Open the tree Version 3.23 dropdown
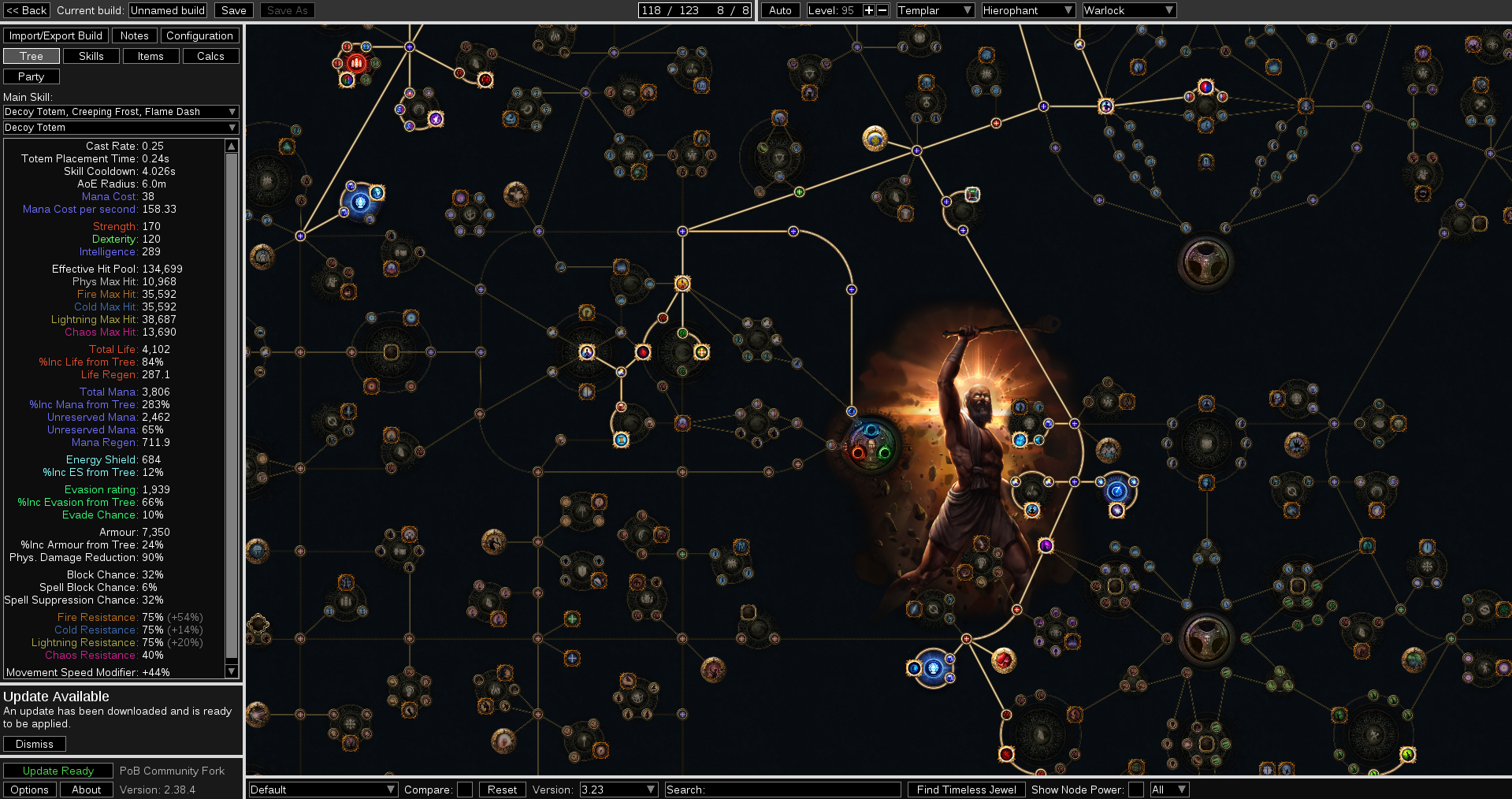1512x799 pixels. 618,789
